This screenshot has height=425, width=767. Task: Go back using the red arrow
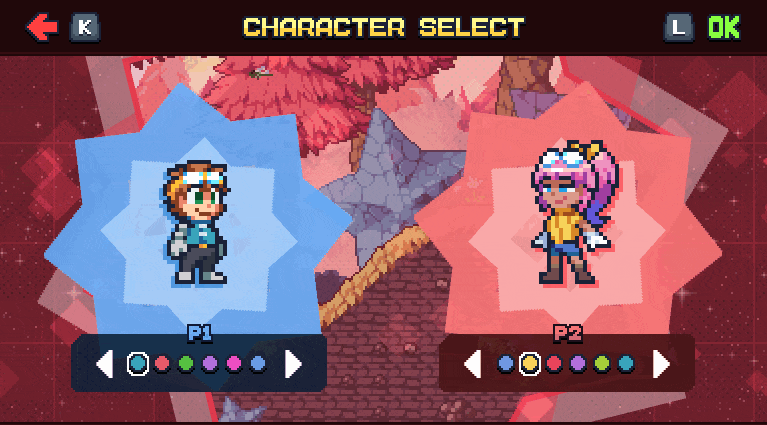tap(42, 27)
